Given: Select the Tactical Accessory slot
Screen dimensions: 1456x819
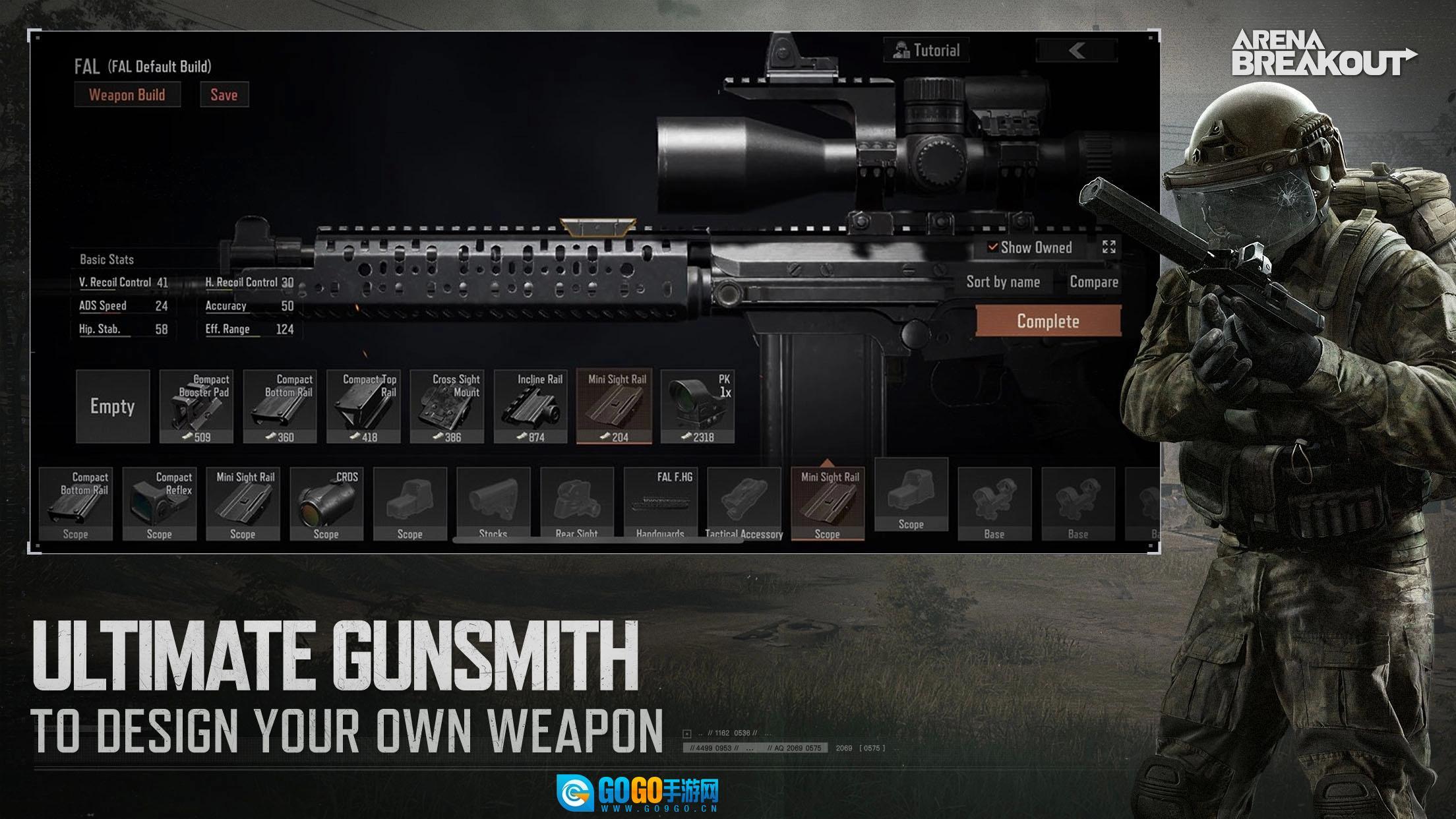Looking at the screenshot, I should click(744, 504).
